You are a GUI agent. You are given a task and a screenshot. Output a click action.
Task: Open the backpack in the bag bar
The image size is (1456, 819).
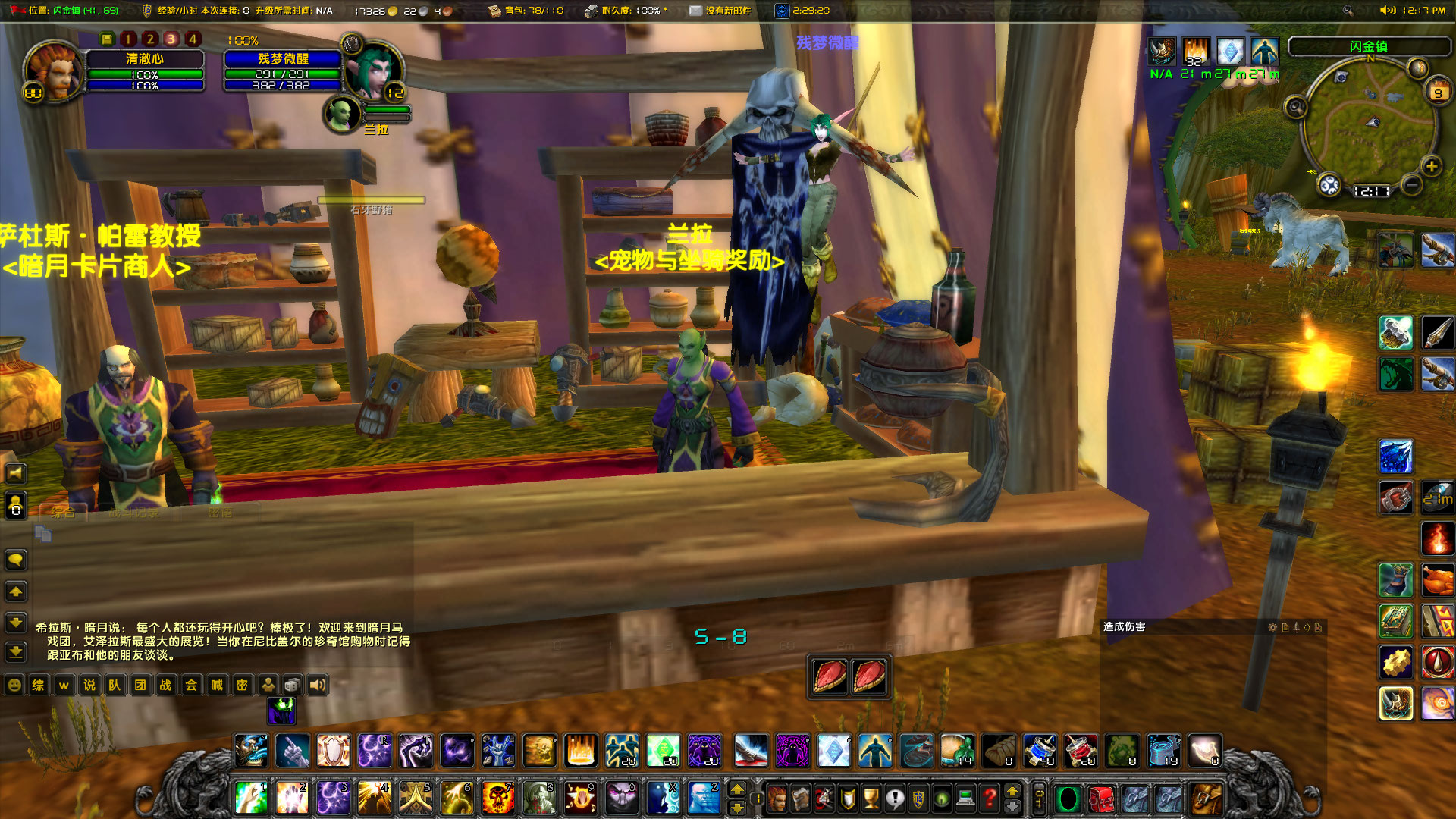[x=1205, y=798]
